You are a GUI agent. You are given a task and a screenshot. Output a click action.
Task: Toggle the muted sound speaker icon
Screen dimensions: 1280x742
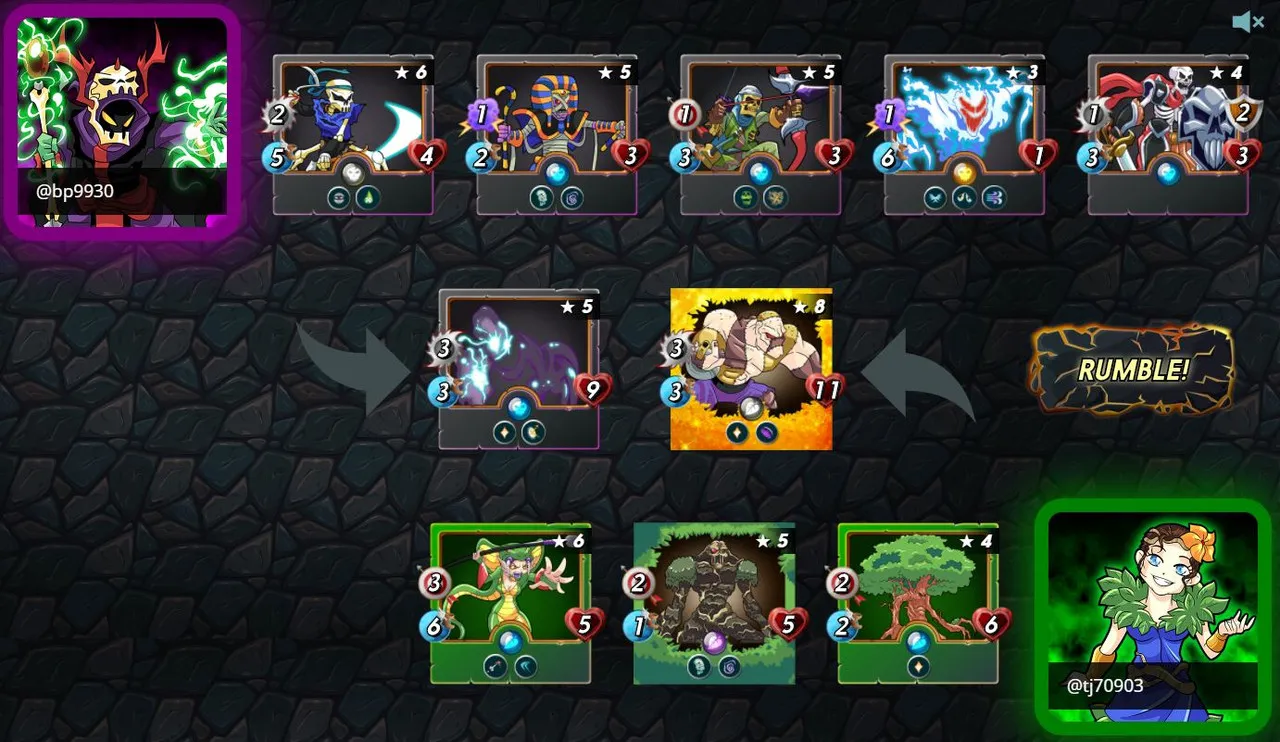[1249, 22]
